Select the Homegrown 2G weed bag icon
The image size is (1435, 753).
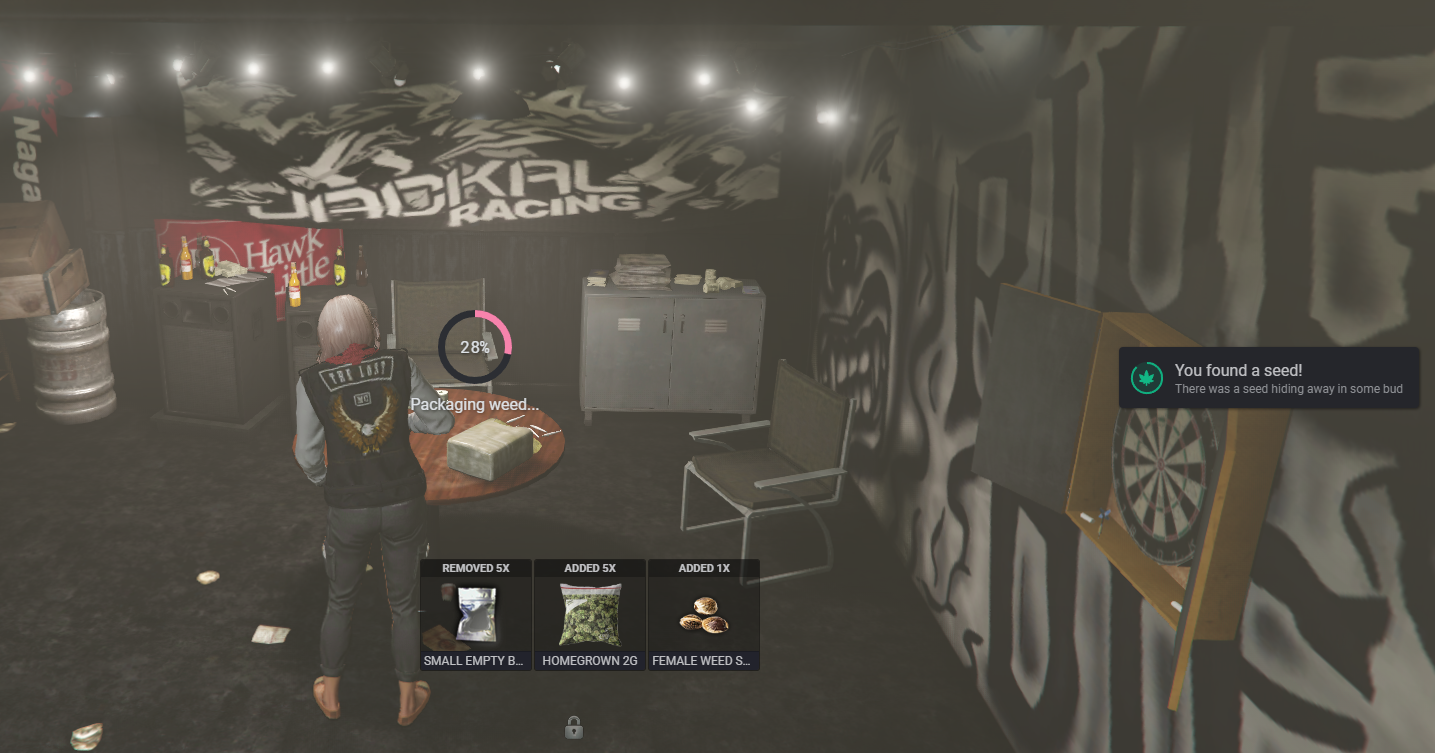590,613
